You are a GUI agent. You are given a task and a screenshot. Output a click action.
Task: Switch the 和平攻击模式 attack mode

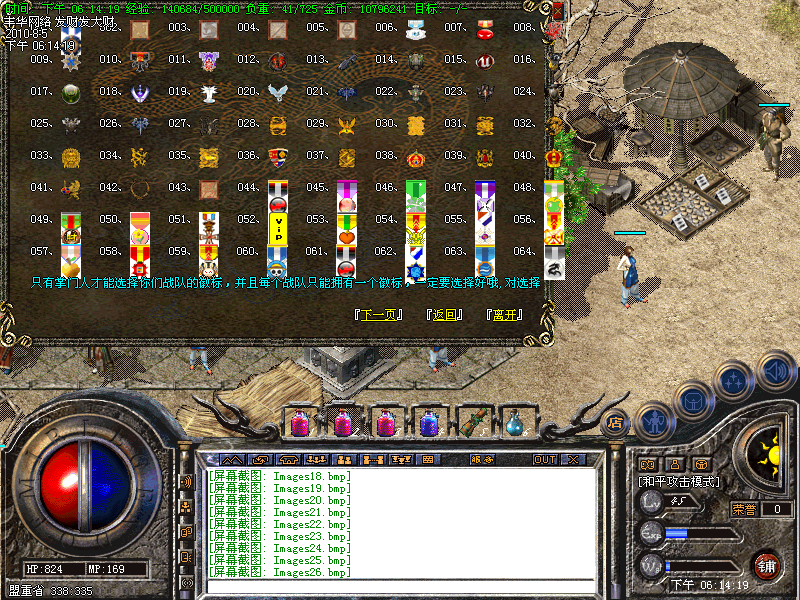680,481
